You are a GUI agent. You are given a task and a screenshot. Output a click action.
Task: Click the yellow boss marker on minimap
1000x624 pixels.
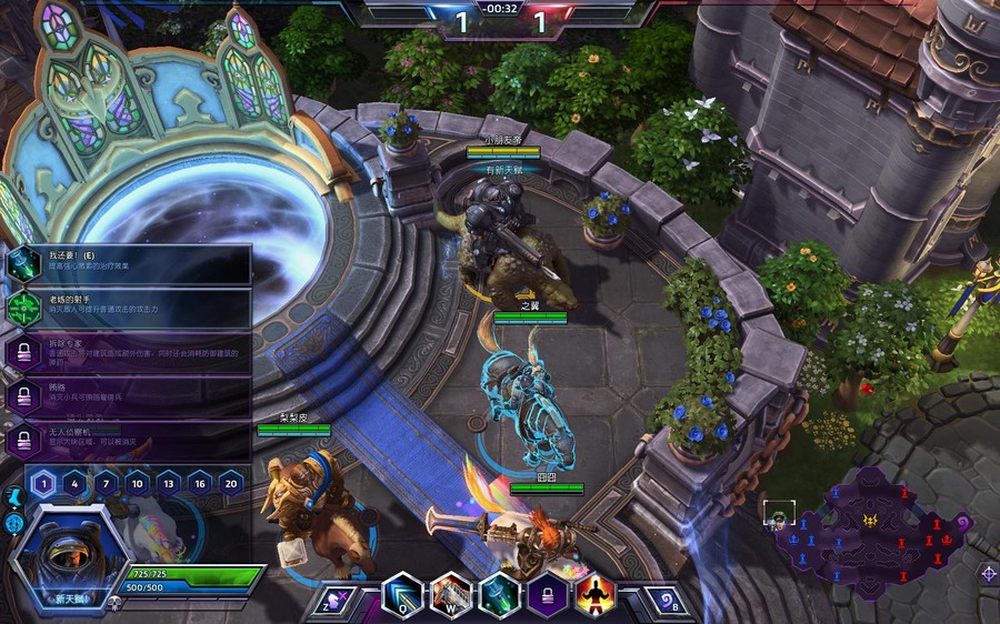(872, 522)
